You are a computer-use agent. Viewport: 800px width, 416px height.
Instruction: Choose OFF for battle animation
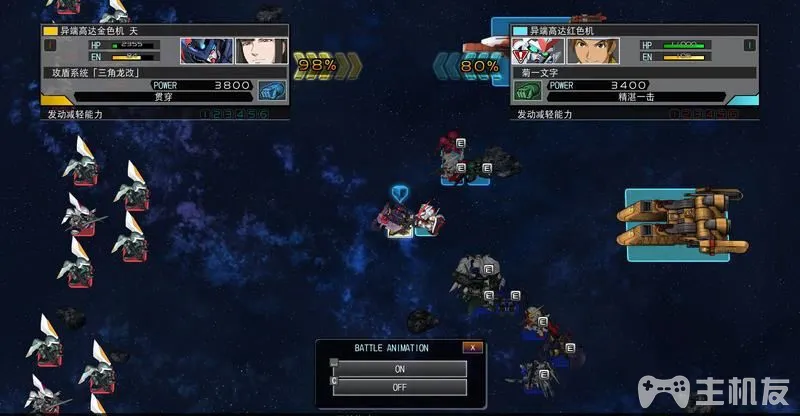click(x=399, y=387)
